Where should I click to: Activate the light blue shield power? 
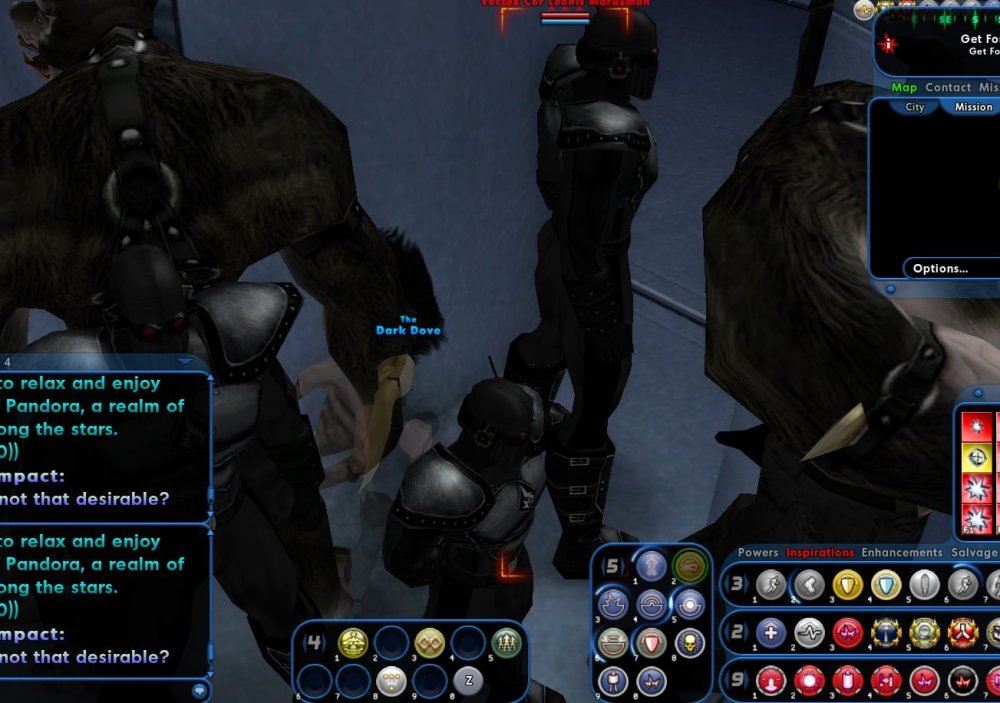886,584
